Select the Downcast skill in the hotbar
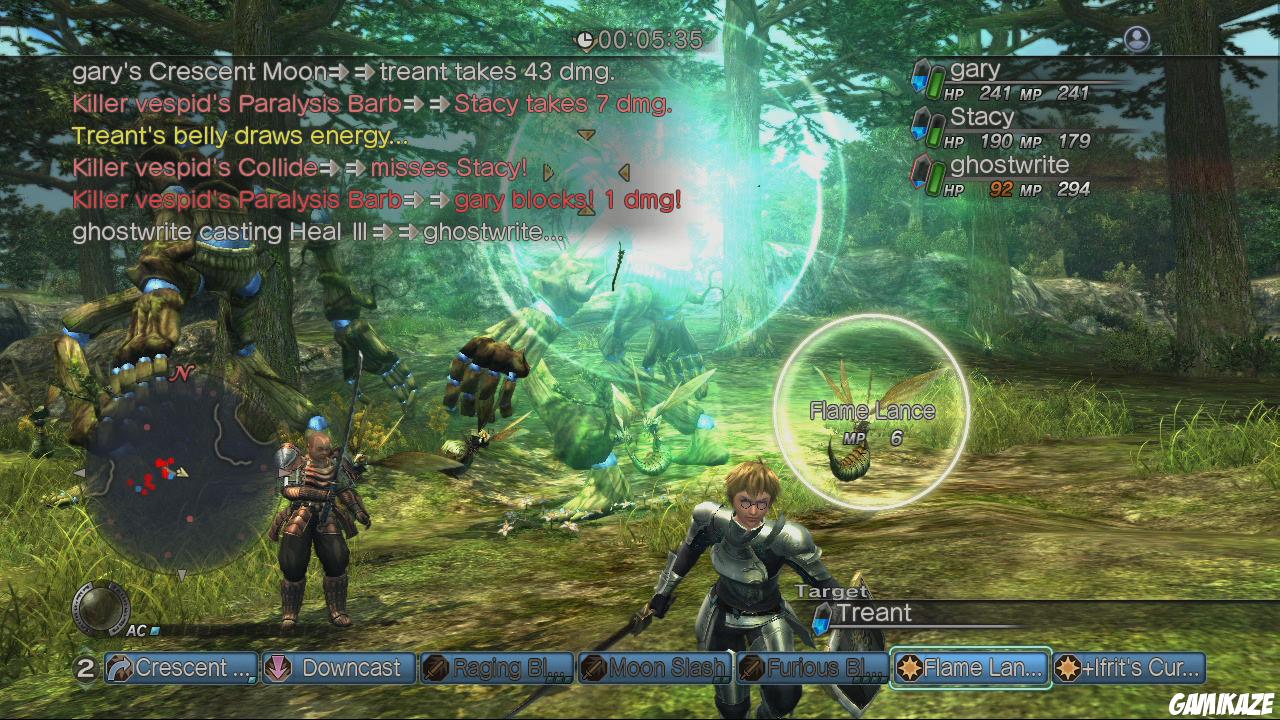 (x=339, y=668)
